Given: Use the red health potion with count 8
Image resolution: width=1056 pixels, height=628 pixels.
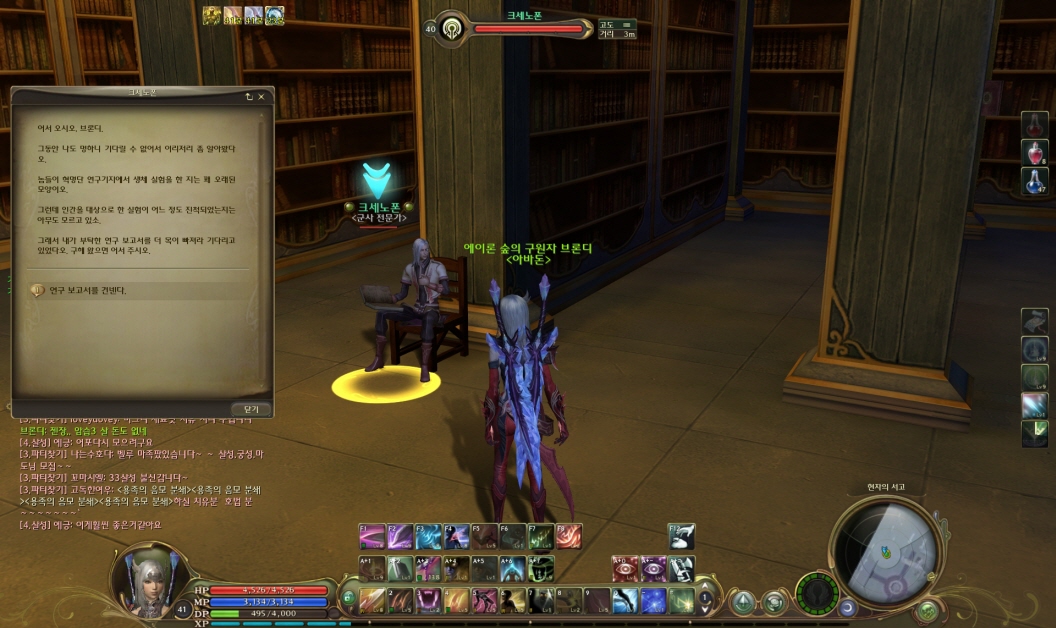Looking at the screenshot, I should (x=1034, y=153).
